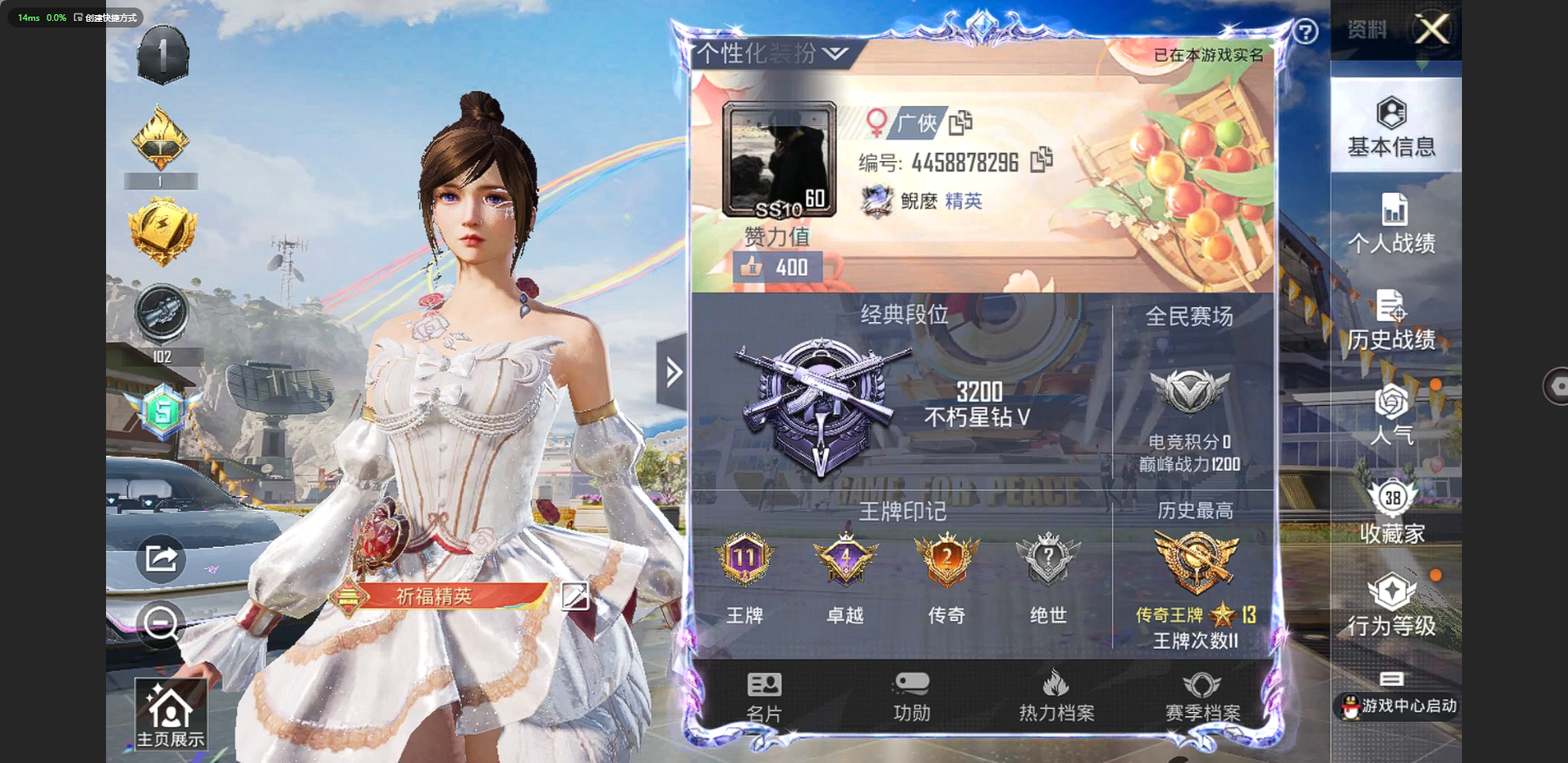Show the 赛季档案 tab
Image resolution: width=1568 pixels, height=763 pixels.
tap(1202, 696)
